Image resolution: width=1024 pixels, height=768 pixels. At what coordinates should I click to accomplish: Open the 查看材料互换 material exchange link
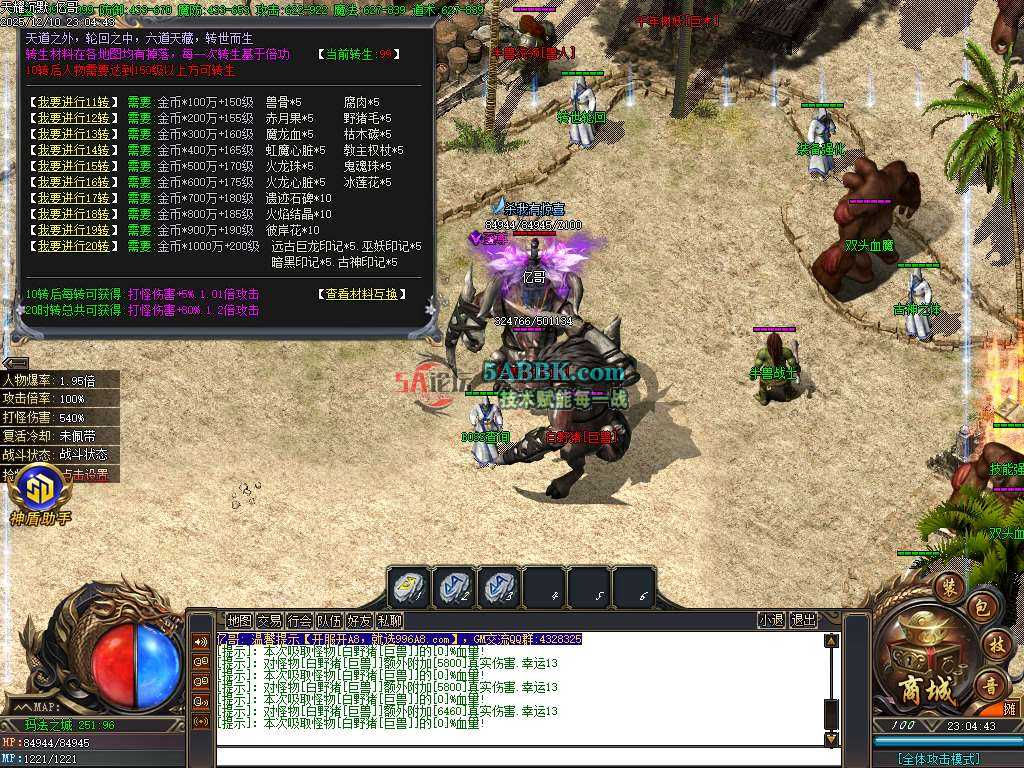click(x=362, y=294)
